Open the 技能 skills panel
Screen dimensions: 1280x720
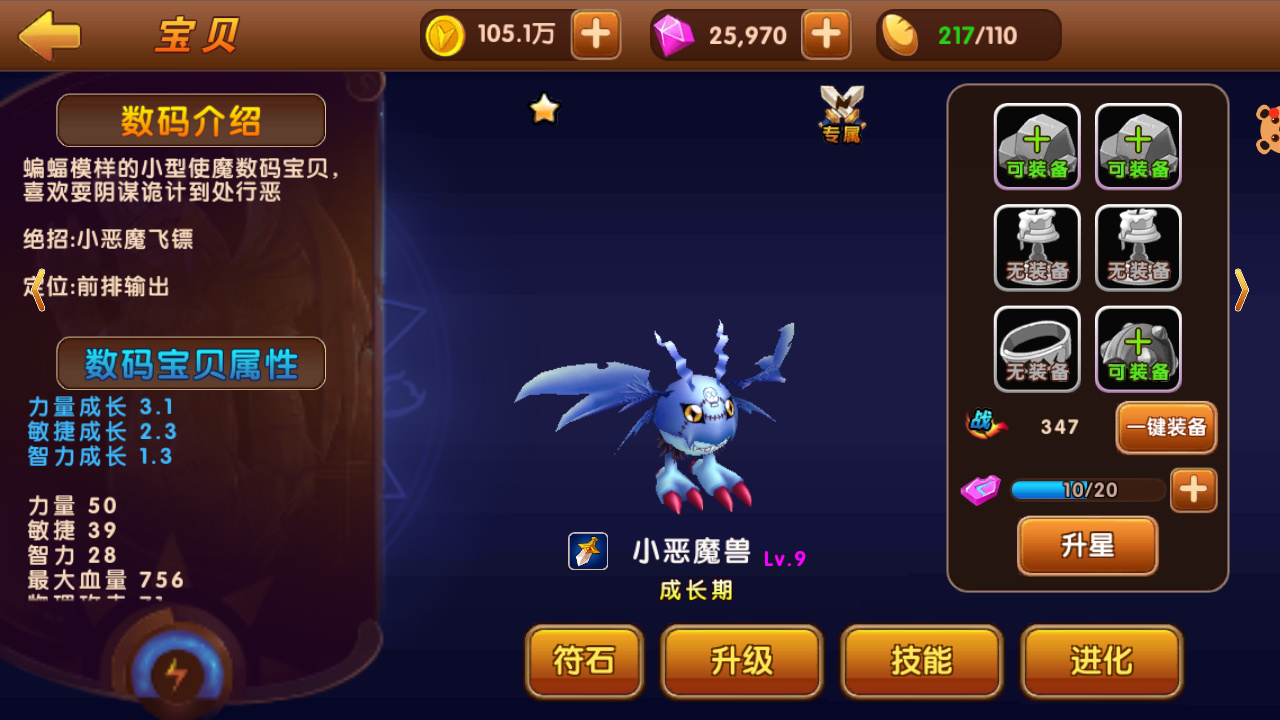point(921,661)
